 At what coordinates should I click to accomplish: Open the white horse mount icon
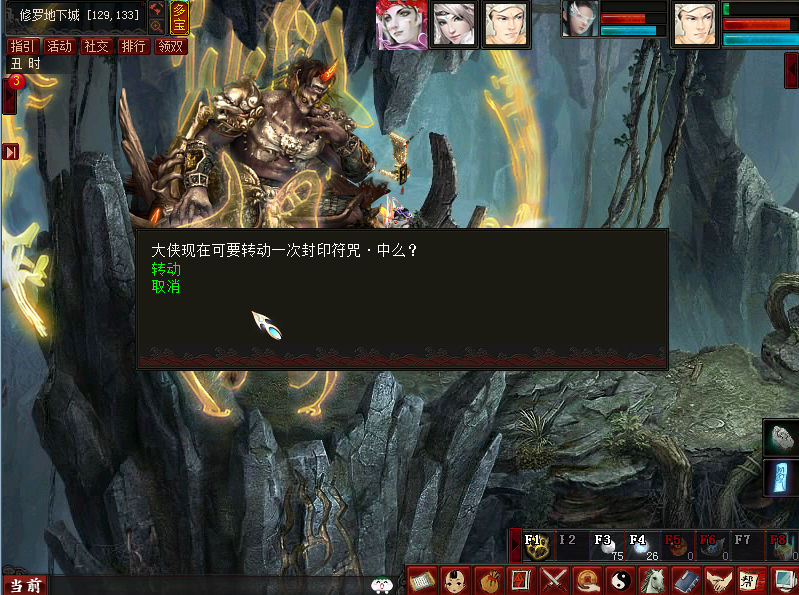pos(653,580)
